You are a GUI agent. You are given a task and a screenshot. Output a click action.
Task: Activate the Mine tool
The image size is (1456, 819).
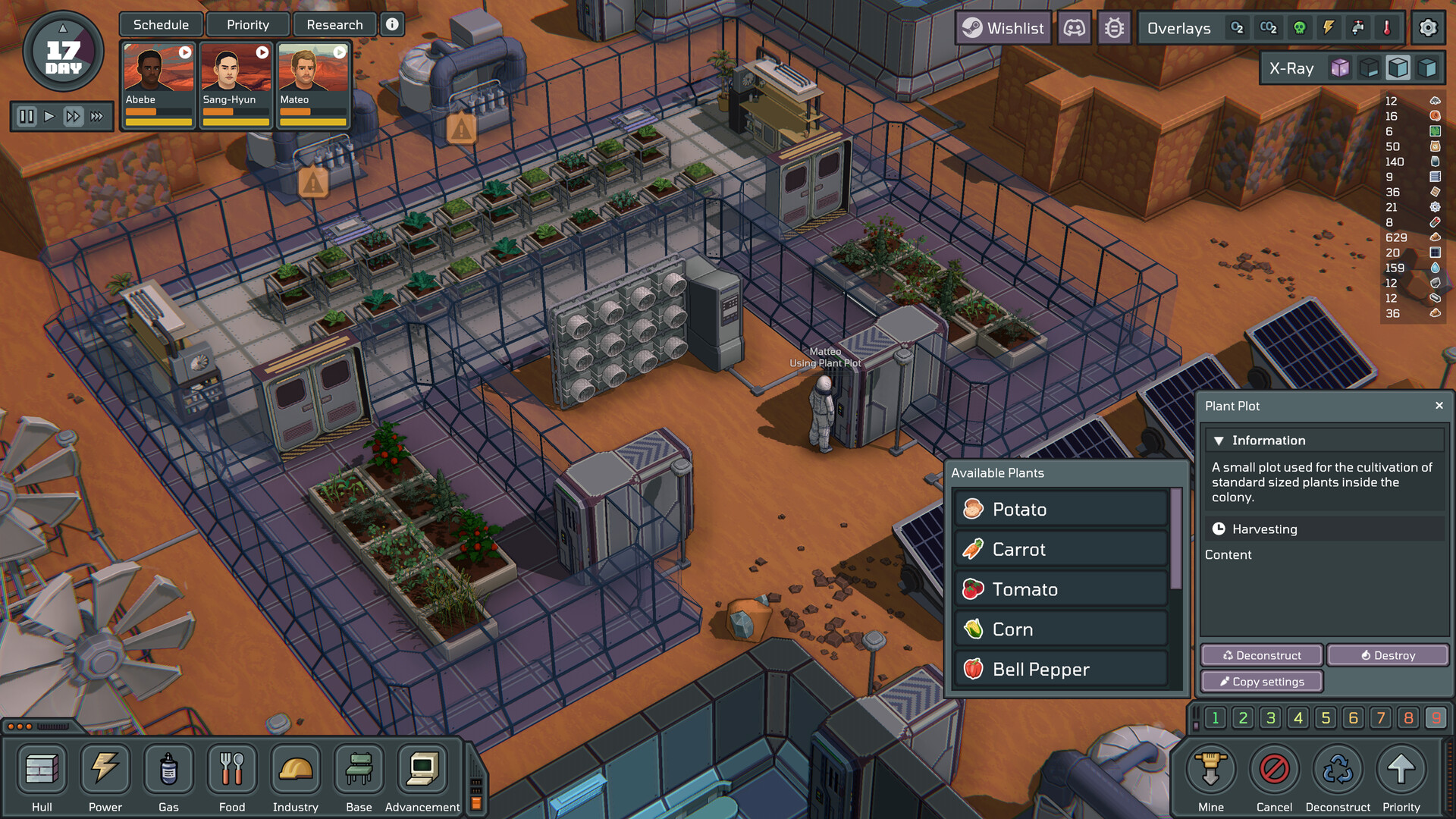point(1211,777)
